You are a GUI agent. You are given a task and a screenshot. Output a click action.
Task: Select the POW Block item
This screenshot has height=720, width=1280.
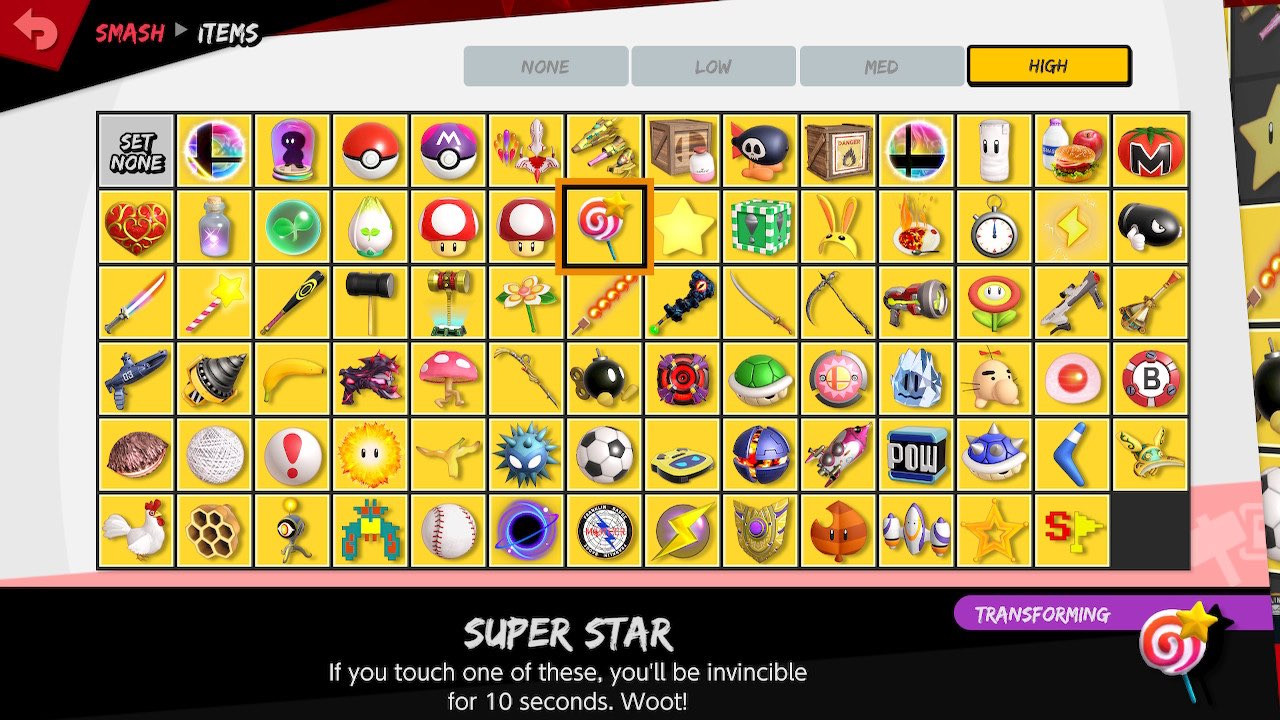pyautogui.click(x=915, y=456)
